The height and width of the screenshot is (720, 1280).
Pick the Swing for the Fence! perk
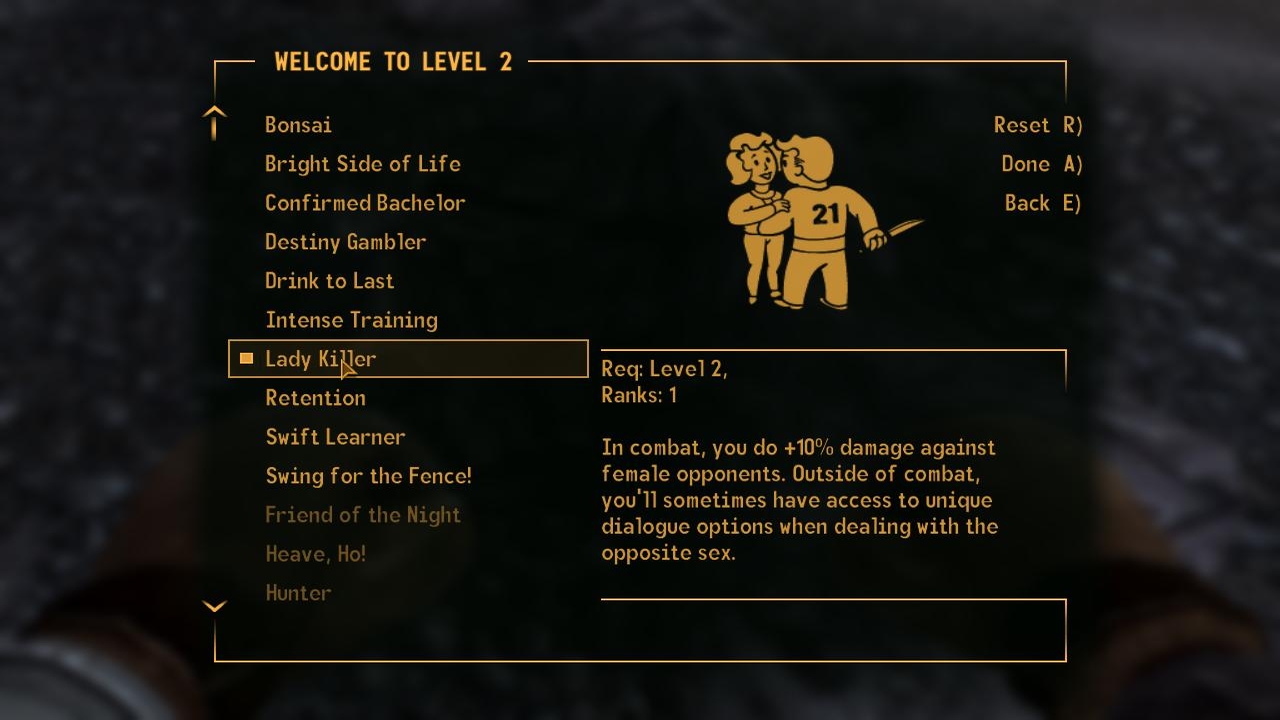pos(368,475)
